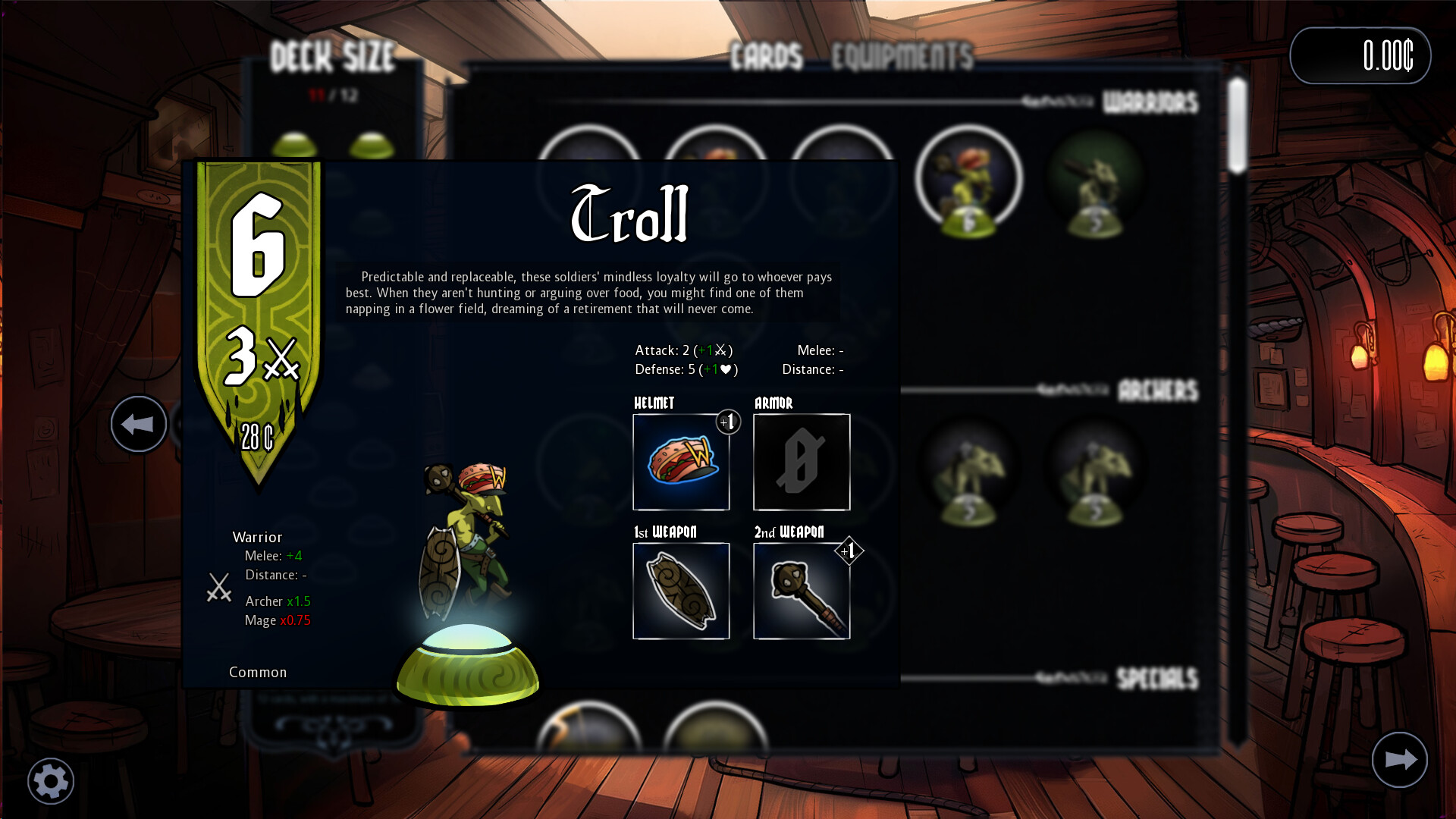This screenshot has height=819, width=1456.
Task: Select the mace in the 2nd Weapon slot
Action: pyautogui.click(x=802, y=591)
